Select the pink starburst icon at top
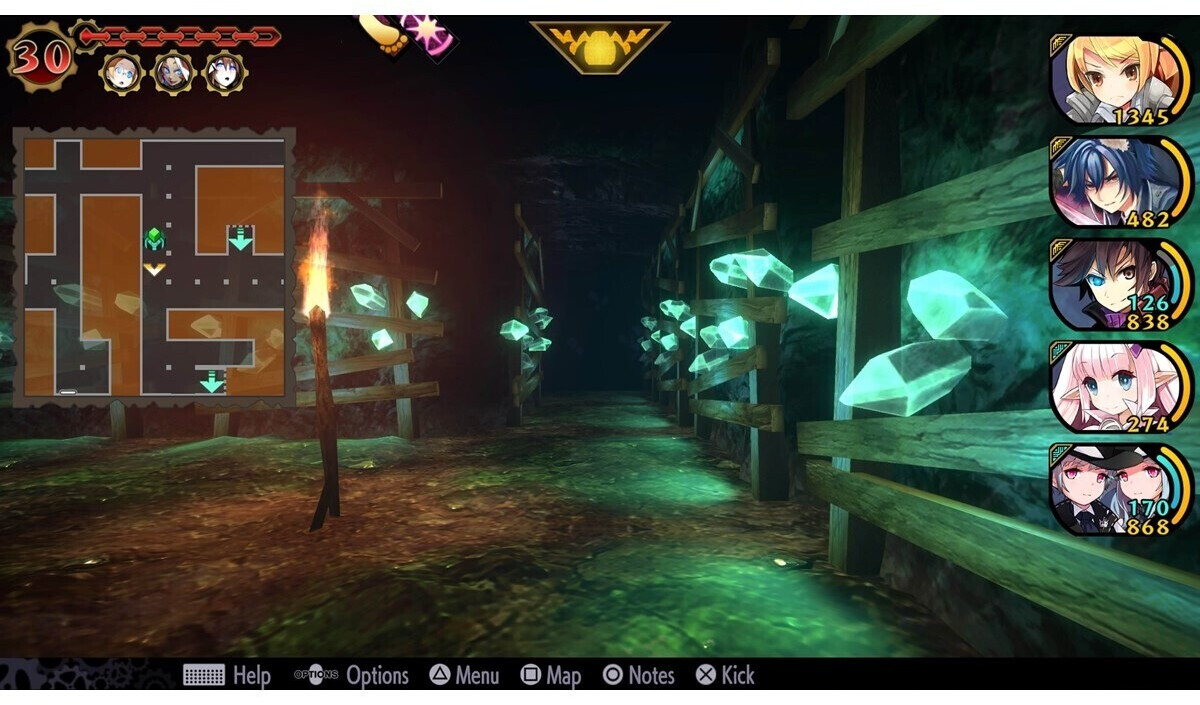The image size is (1200, 705). click(429, 31)
